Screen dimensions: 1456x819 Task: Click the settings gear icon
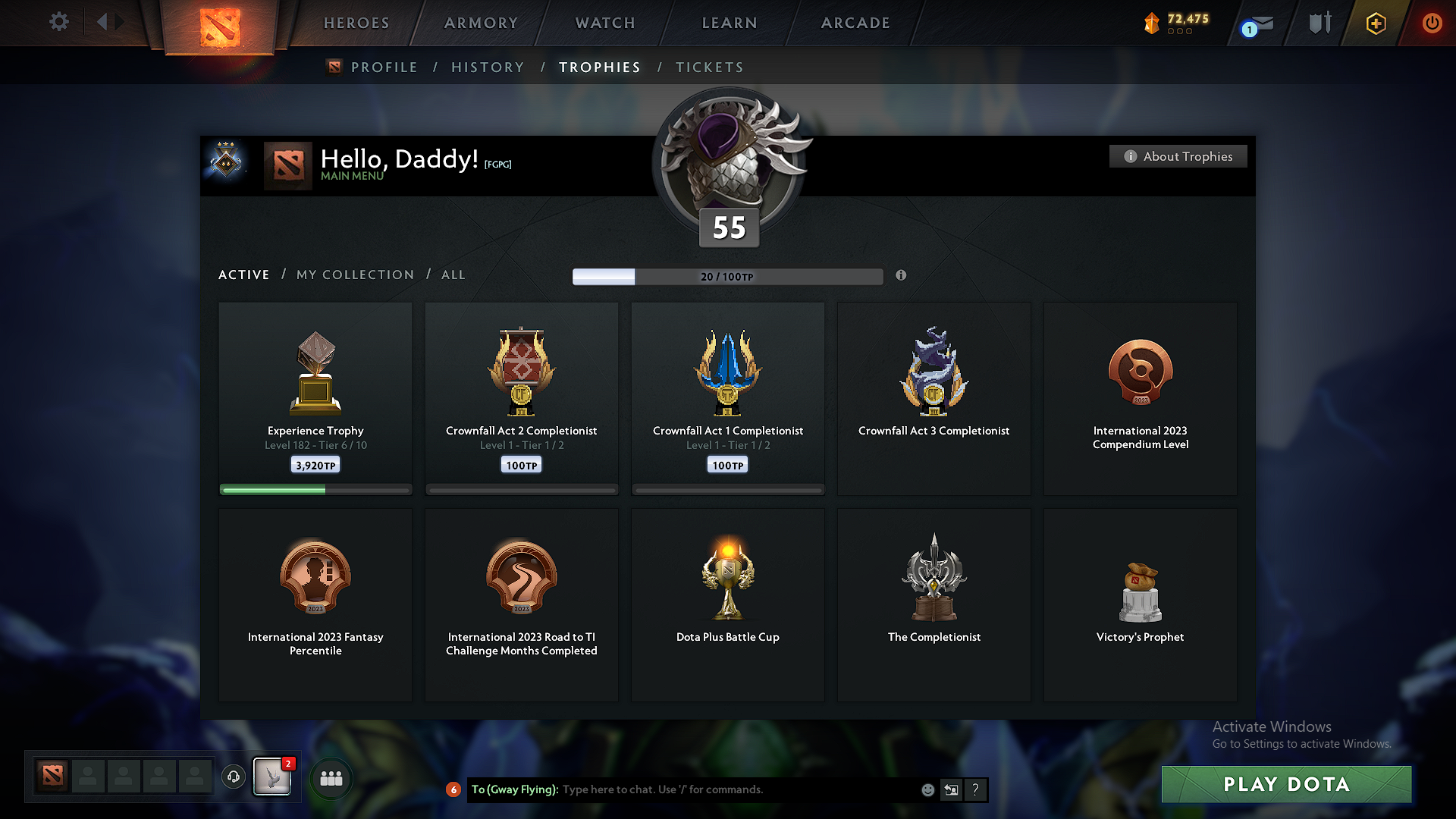tap(58, 22)
